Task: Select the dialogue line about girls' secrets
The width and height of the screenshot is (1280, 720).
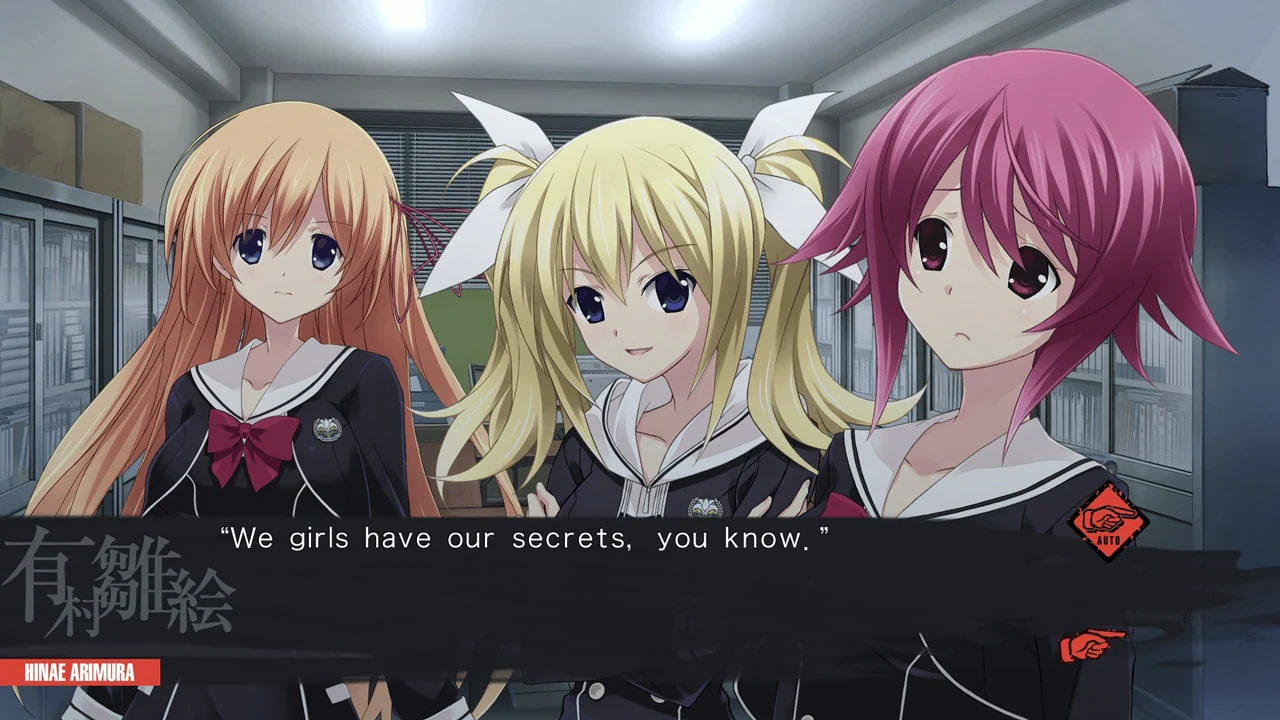Action: (530, 539)
